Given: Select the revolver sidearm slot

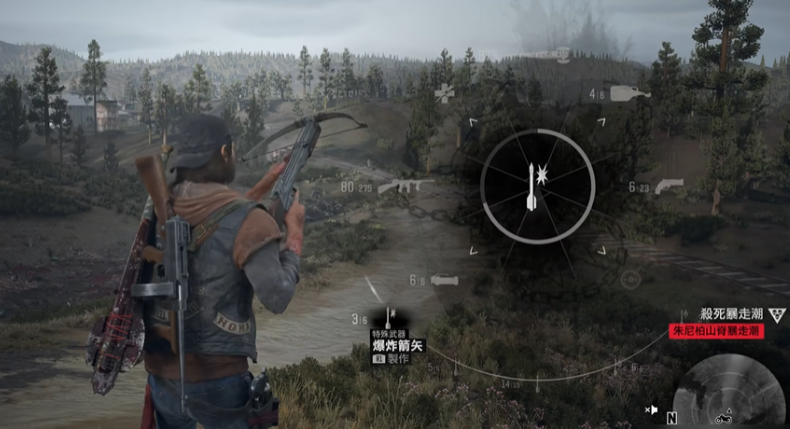Looking at the screenshot, I should click(668, 186).
